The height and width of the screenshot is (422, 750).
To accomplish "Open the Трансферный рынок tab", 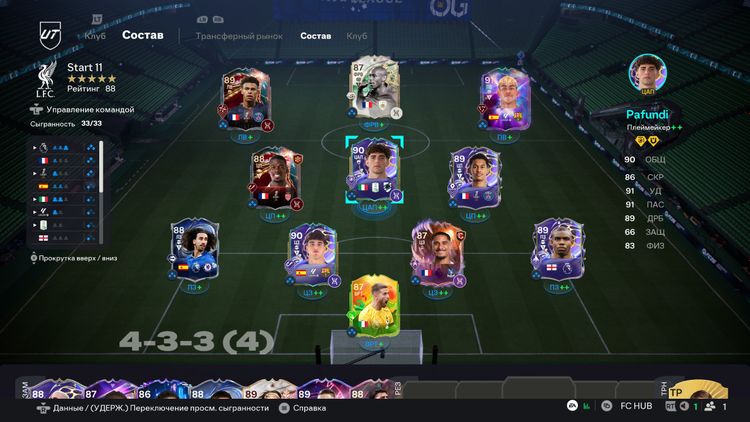I will coord(239,36).
